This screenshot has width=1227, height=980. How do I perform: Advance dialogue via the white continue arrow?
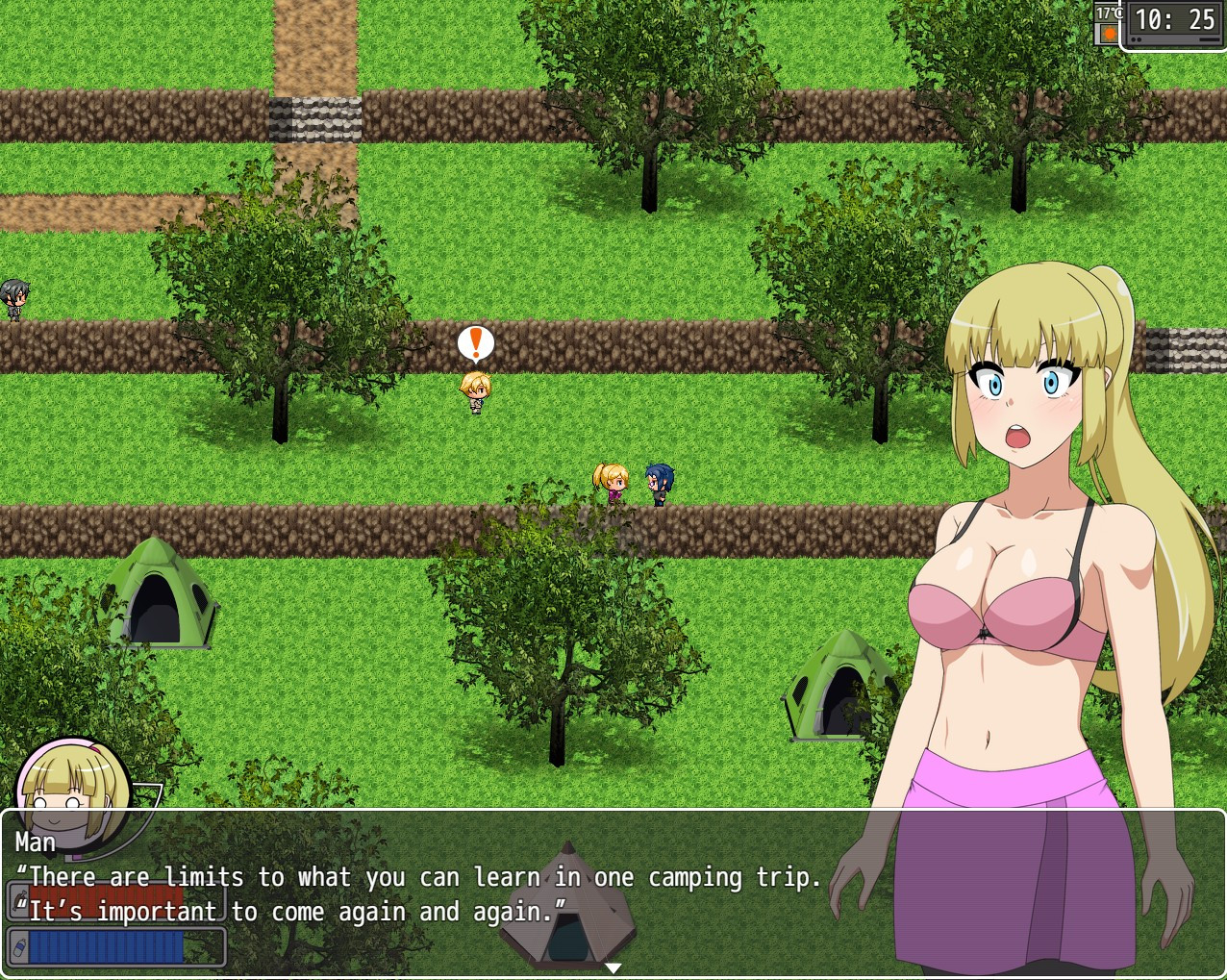(x=613, y=967)
